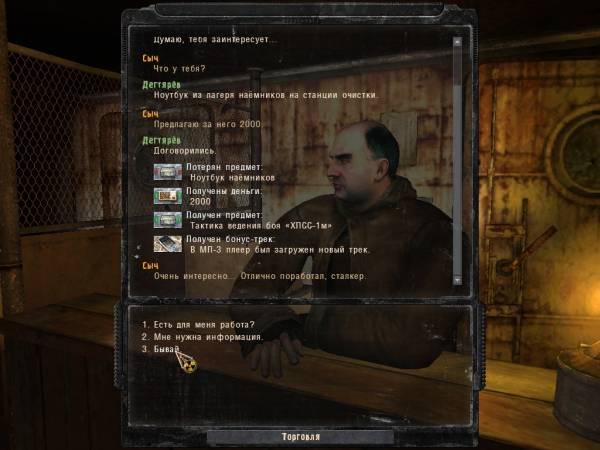
Task: Ask "Есть для меня работа?"
Action: pos(197,323)
